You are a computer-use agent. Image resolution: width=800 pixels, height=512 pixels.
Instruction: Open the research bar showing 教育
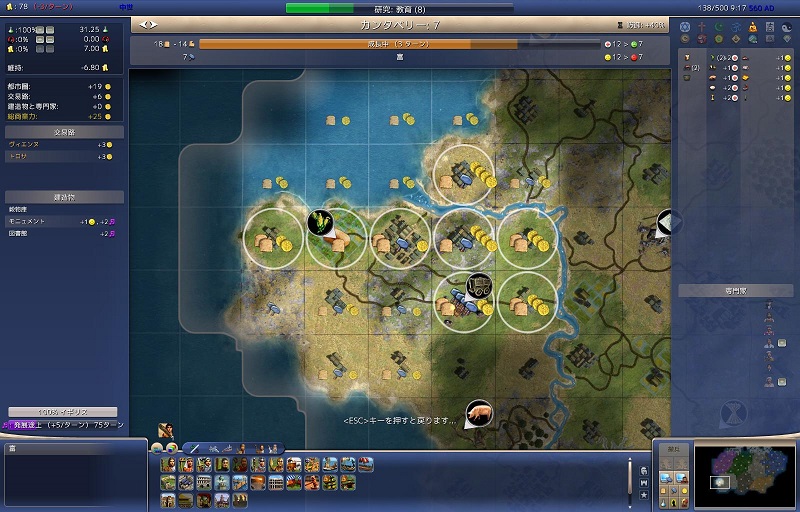[x=400, y=8]
